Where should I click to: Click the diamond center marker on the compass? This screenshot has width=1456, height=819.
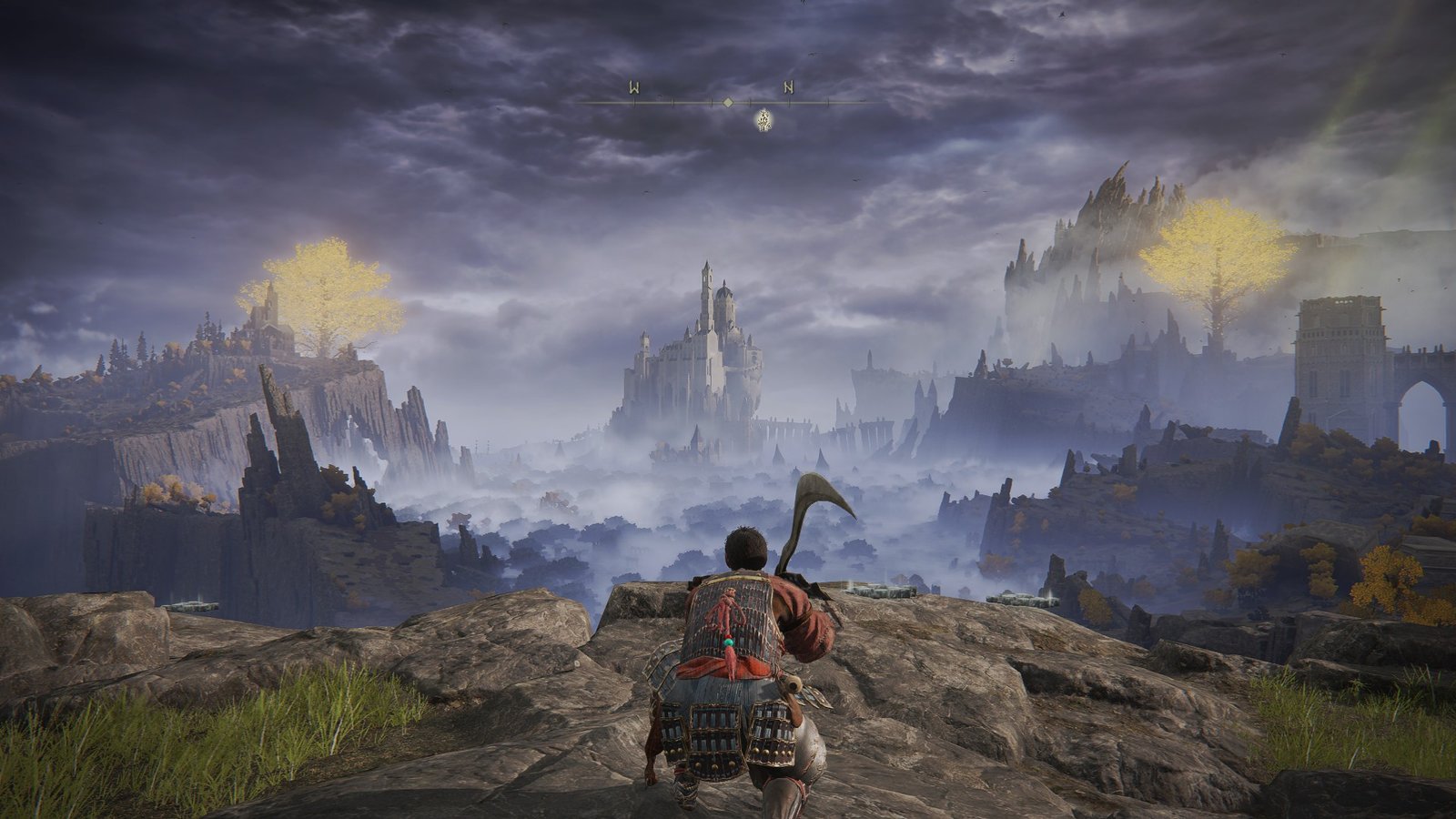click(x=727, y=103)
